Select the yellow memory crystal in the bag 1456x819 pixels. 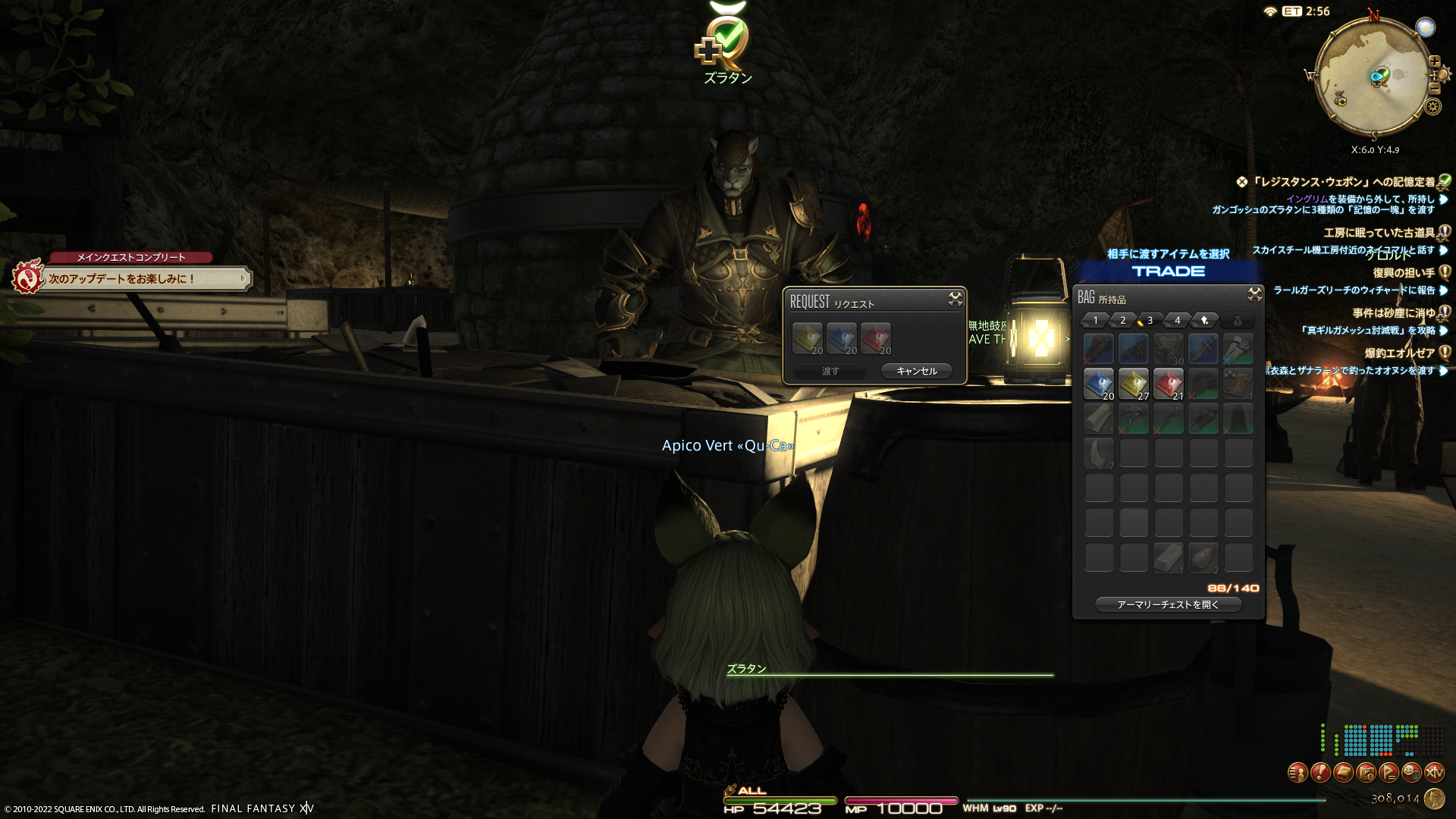tap(1133, 384)
